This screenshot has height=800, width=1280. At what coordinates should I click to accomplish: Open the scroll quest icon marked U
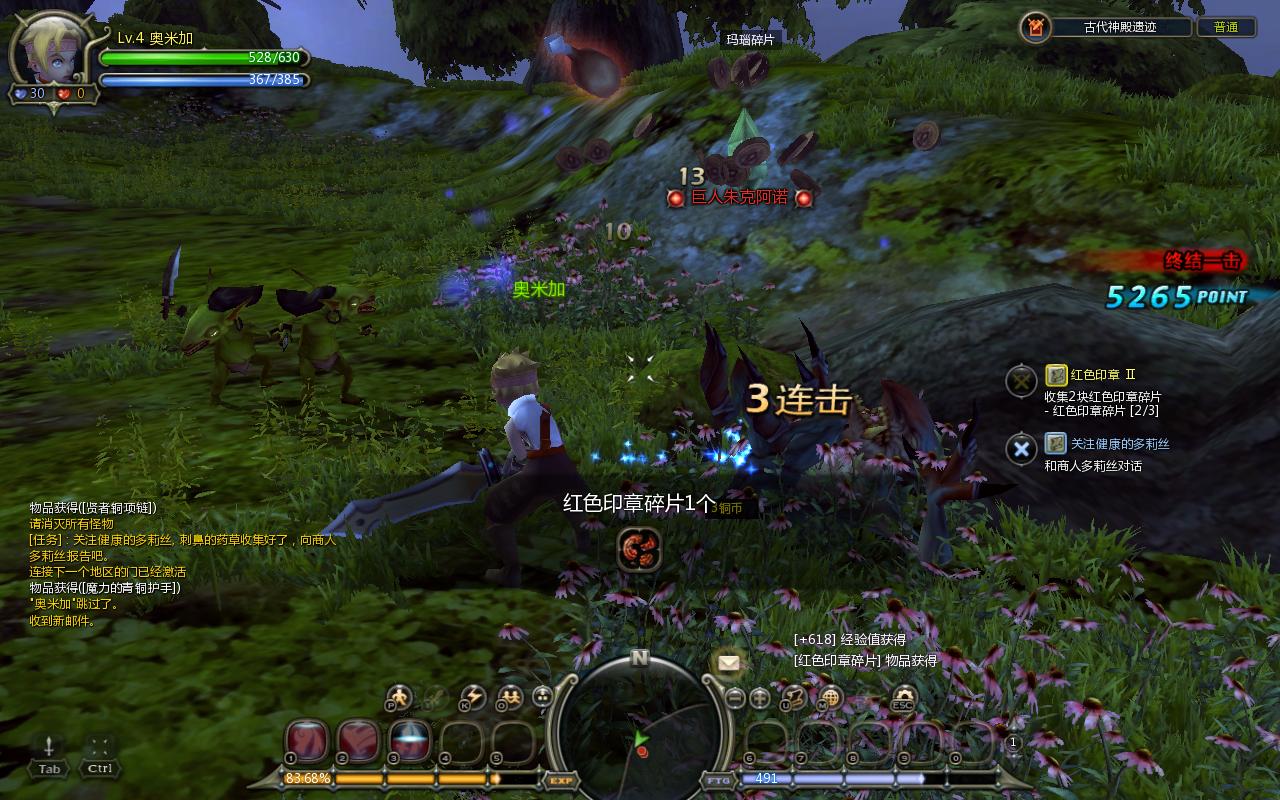[x=796, y=697]
